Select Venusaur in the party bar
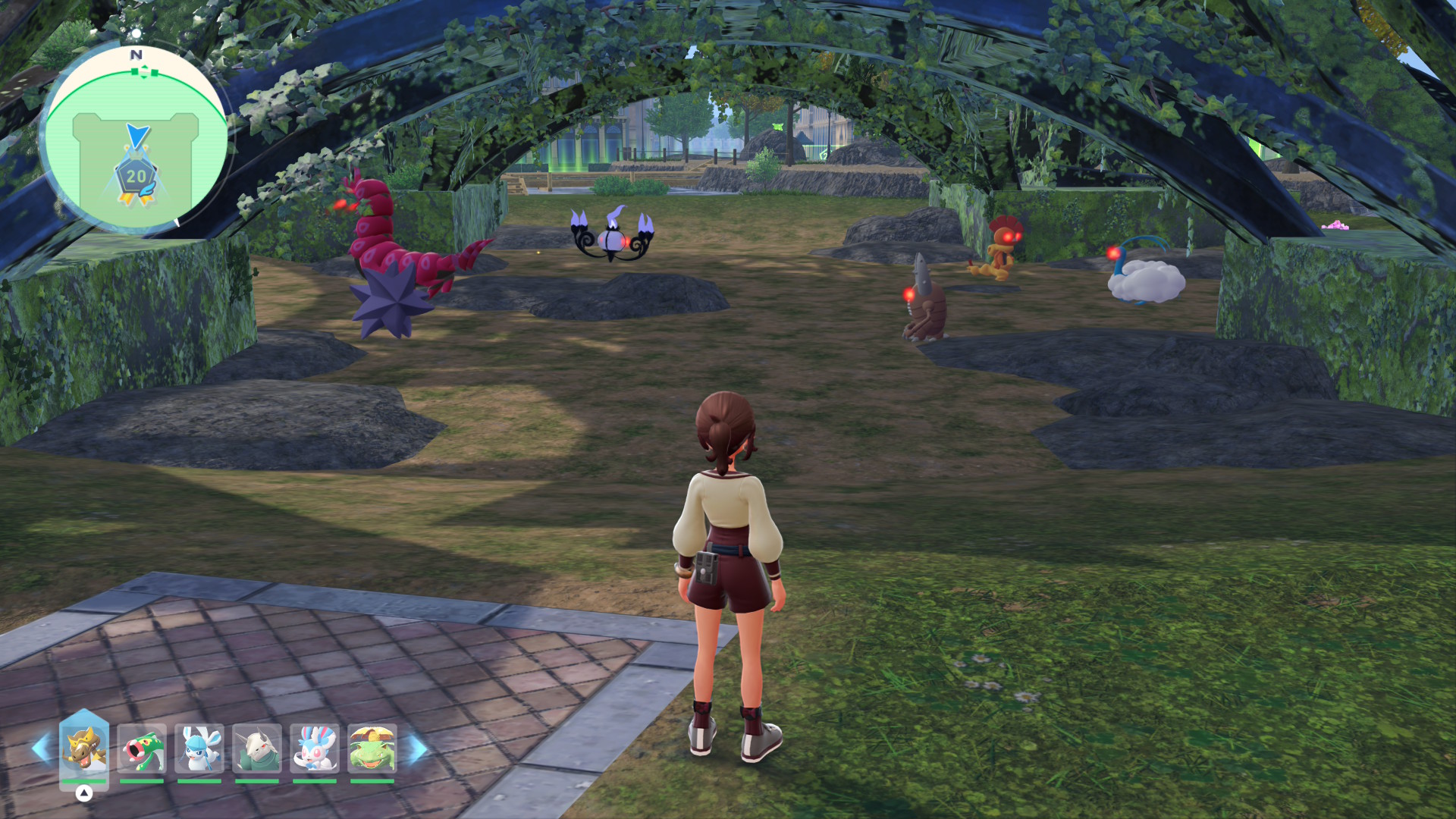The image size is (1456, 819). (372, 748)
